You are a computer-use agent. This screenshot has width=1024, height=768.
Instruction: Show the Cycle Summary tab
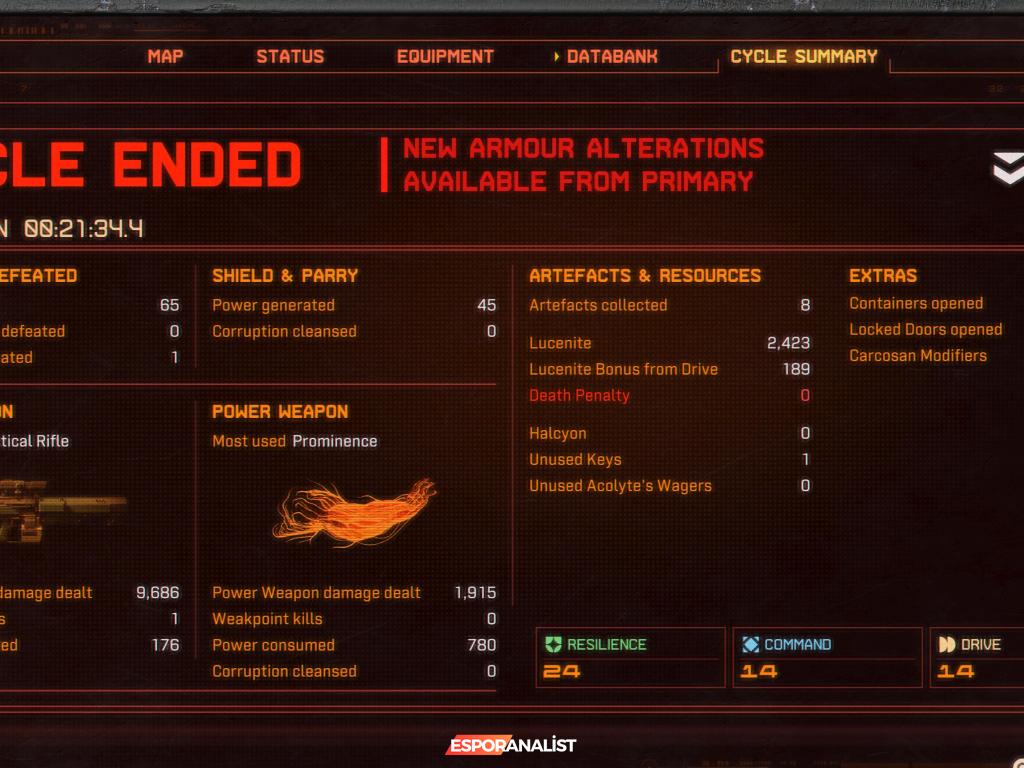[x=803, y=57]
